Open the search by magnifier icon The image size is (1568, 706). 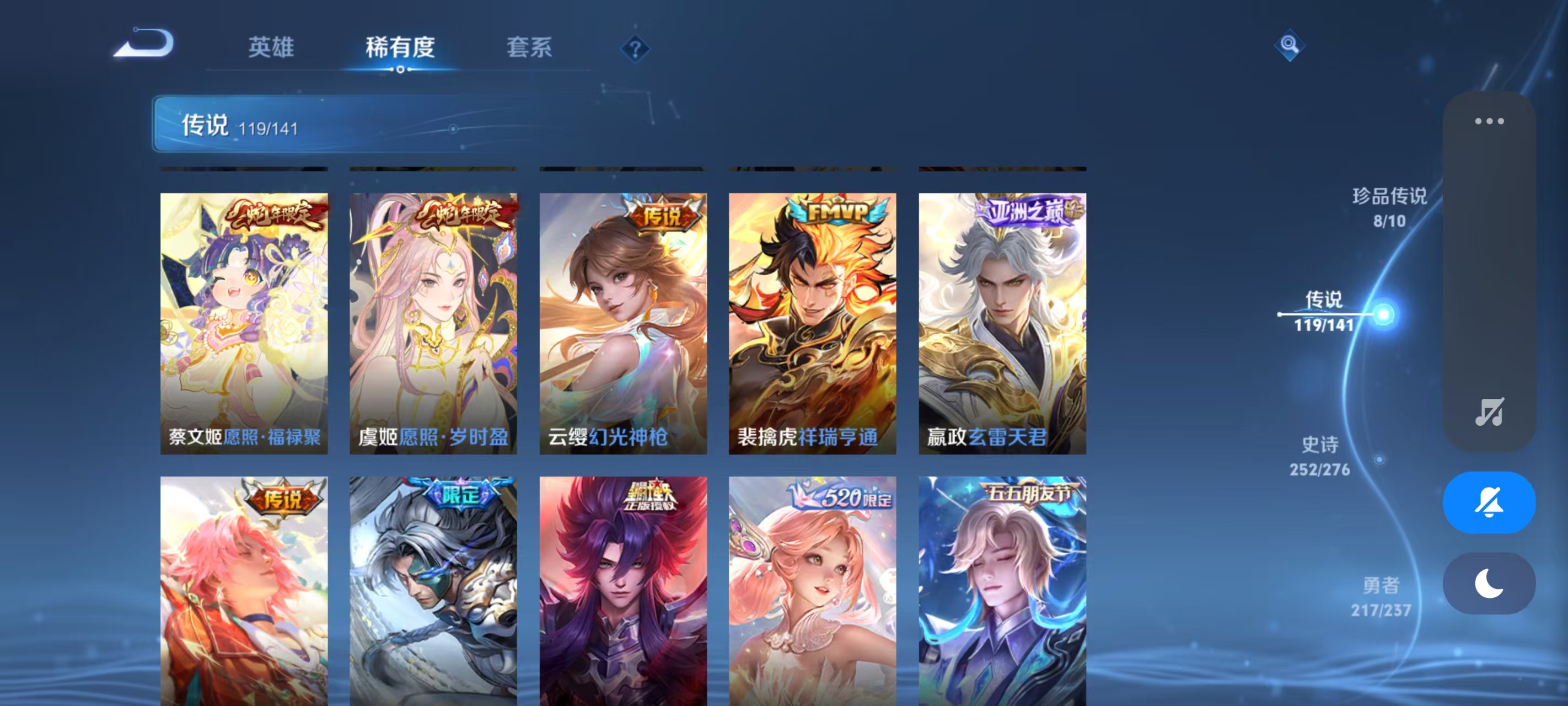point(1291,45)
